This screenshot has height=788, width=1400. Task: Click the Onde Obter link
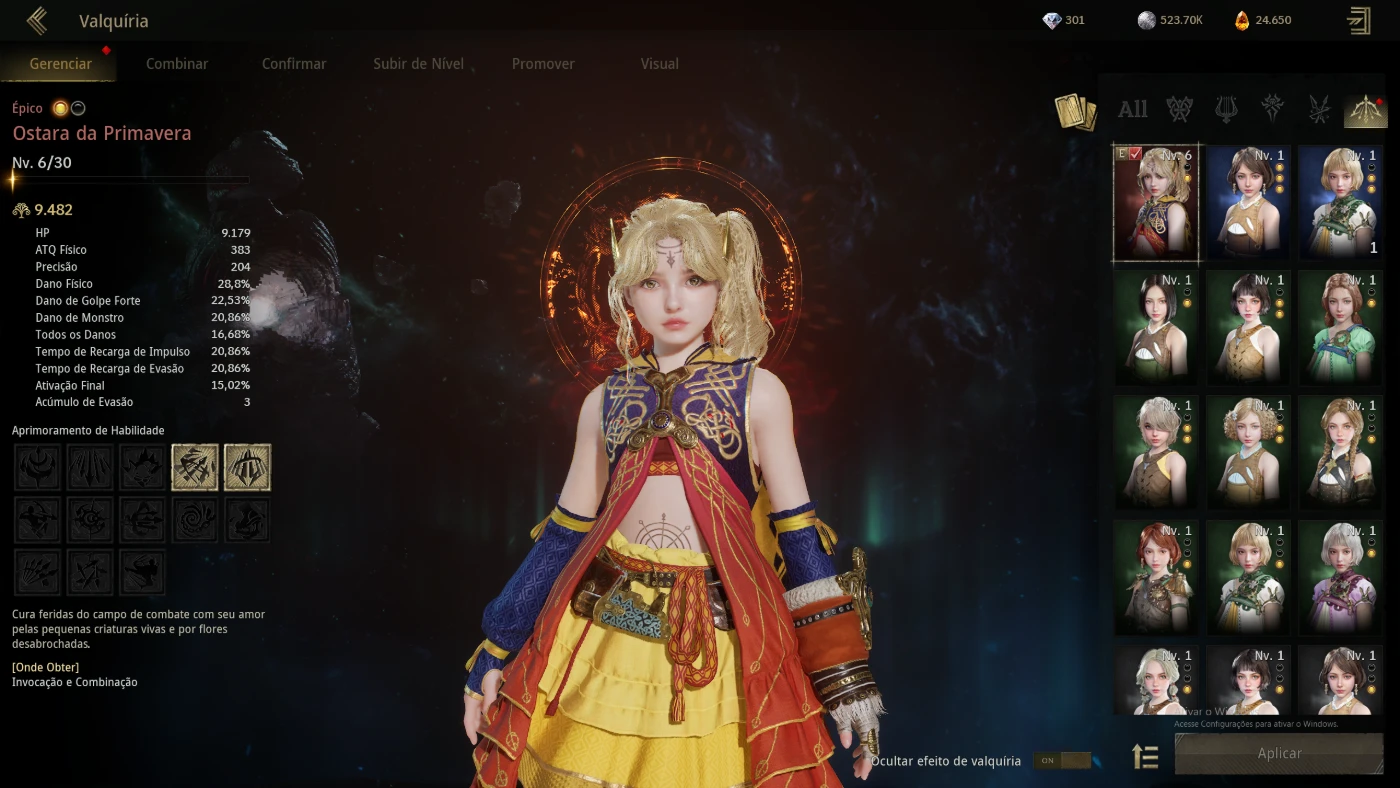[45, 667]
